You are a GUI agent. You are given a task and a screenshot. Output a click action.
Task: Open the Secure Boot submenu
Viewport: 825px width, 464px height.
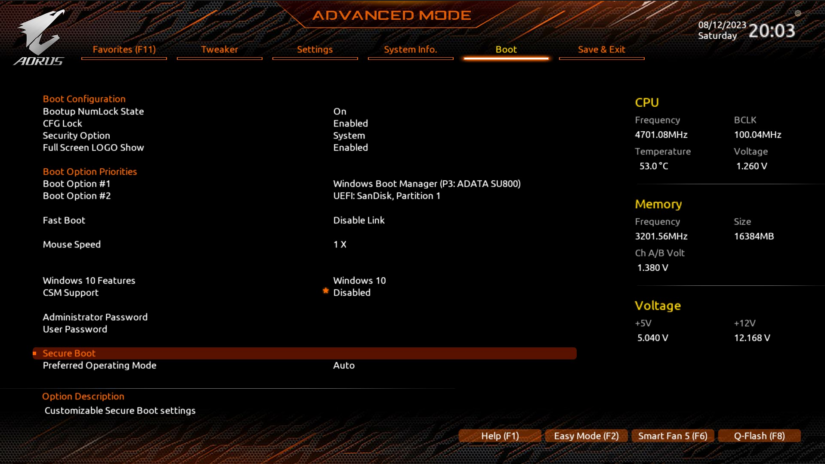[69, 353]
